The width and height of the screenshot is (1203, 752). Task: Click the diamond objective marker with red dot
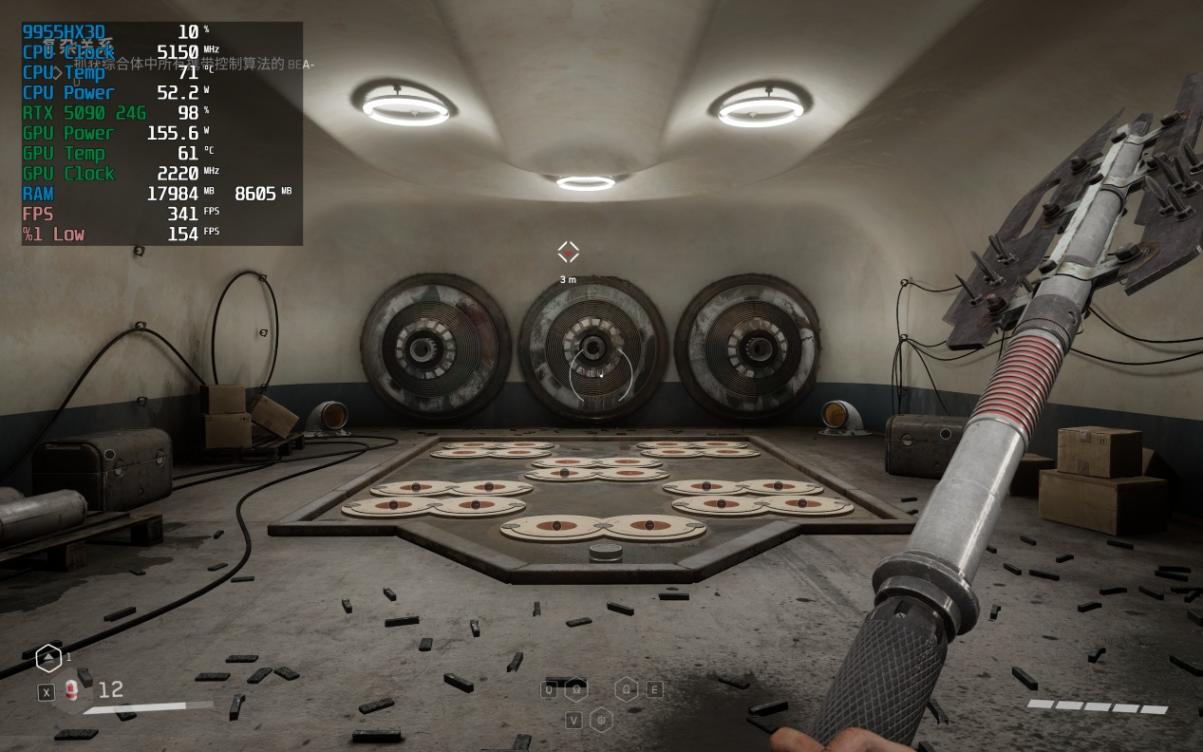(x=568, y=252)
